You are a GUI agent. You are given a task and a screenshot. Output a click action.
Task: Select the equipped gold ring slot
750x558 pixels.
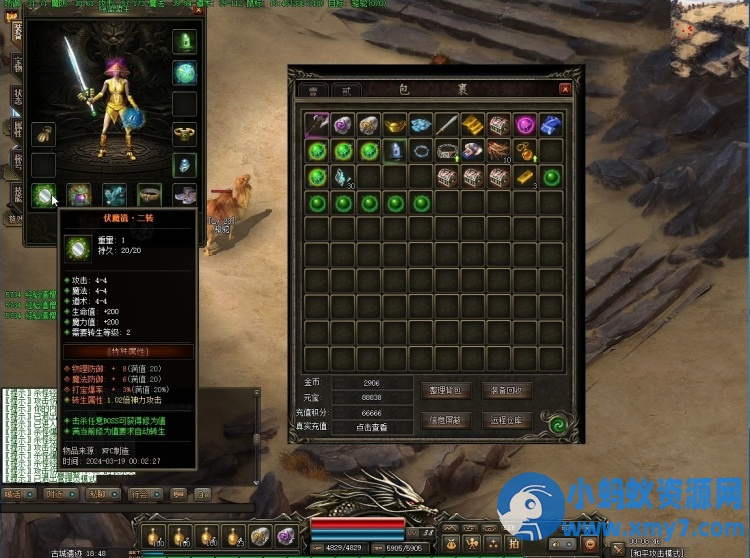click(184, 134)
